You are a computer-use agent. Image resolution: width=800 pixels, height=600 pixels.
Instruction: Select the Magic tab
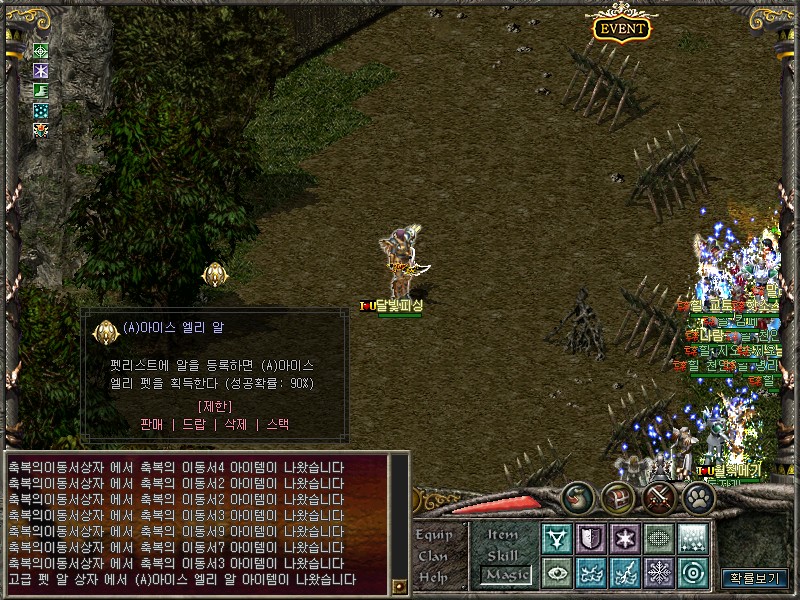[x=504, y=575]
